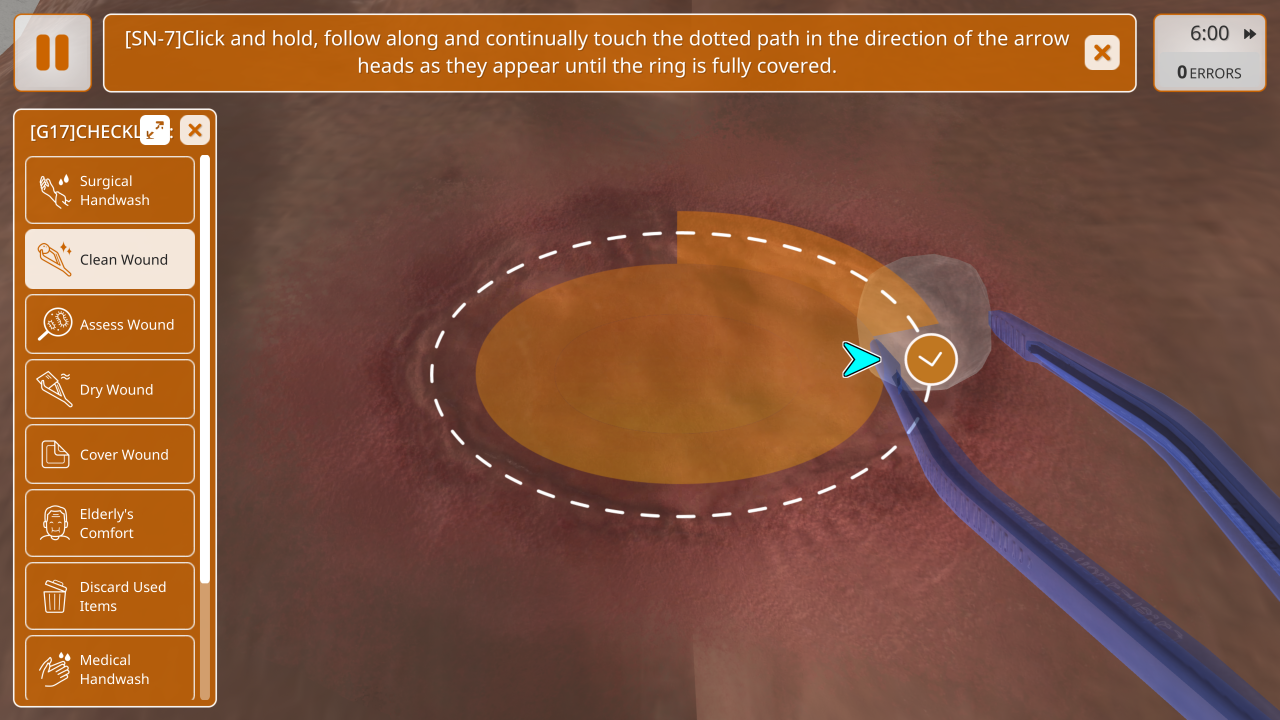Click the checklist panel scrollbar
Screen dimensions: 1280x720
tap(205, 370)
